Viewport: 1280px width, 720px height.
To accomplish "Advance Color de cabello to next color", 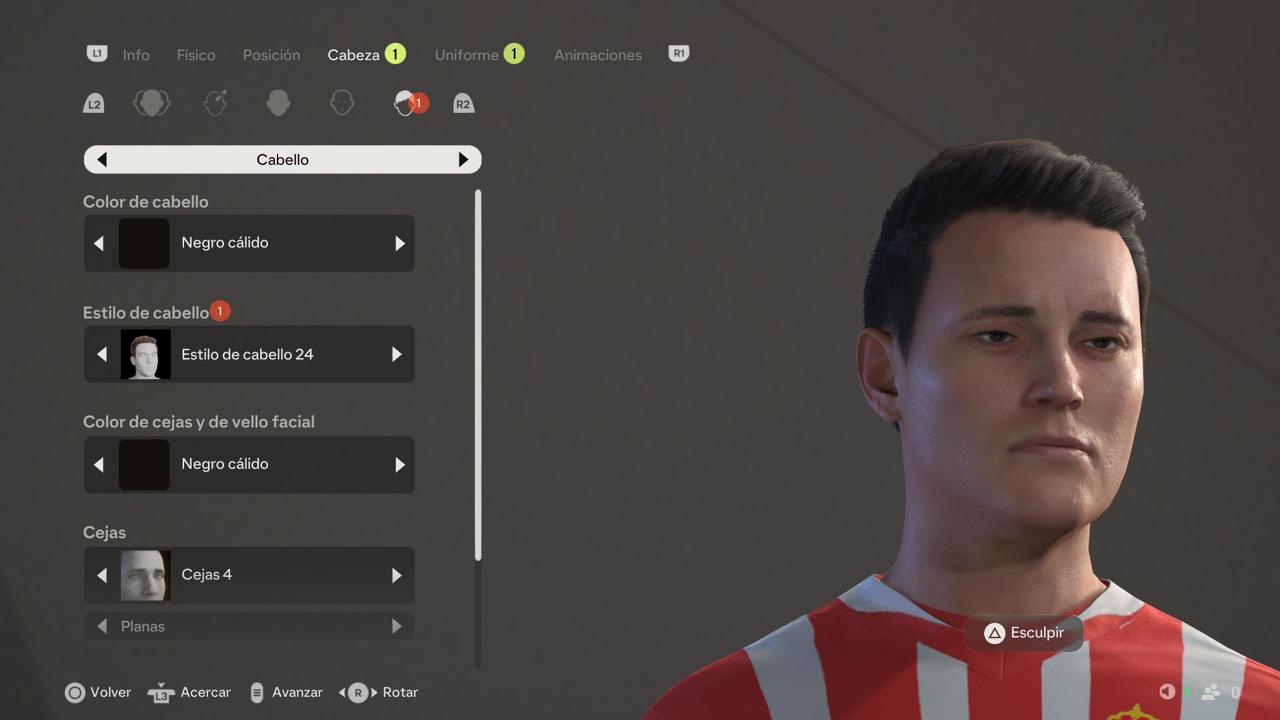I will tap(400, 243).
